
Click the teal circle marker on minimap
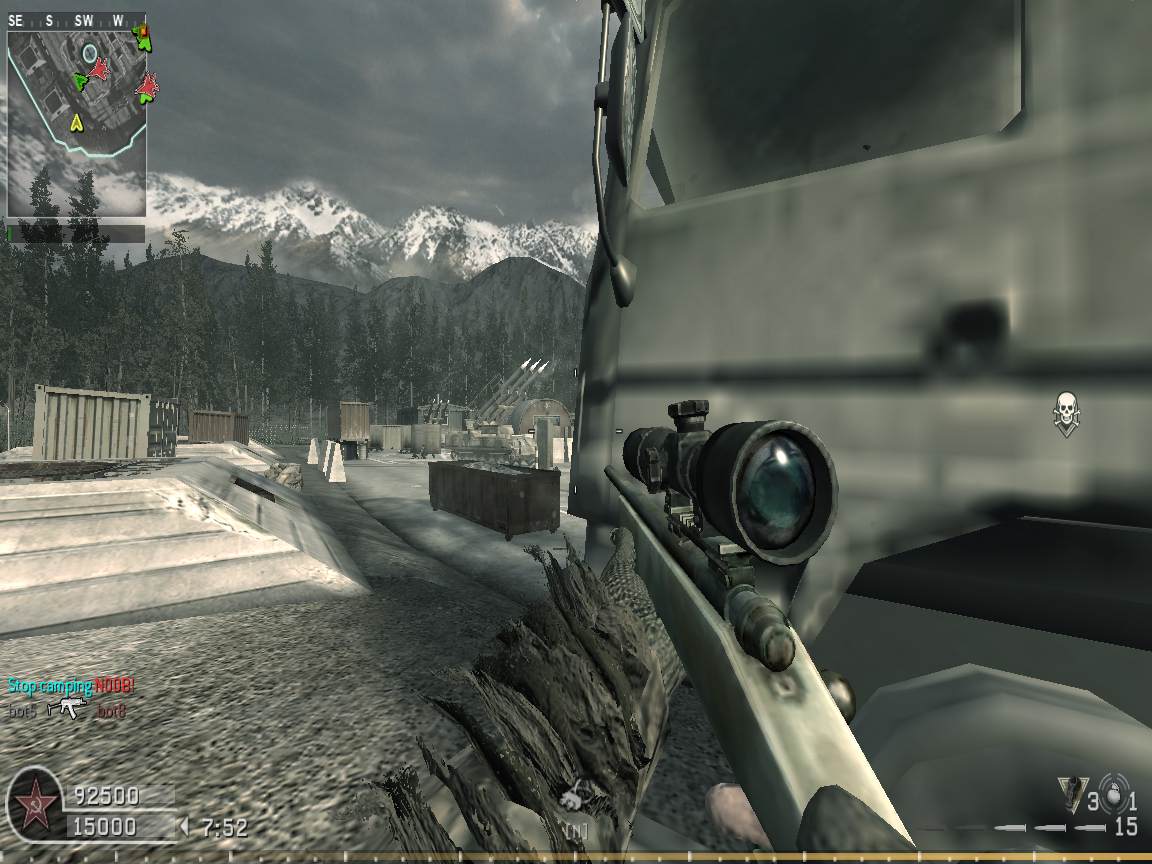(x=89, y=52)
